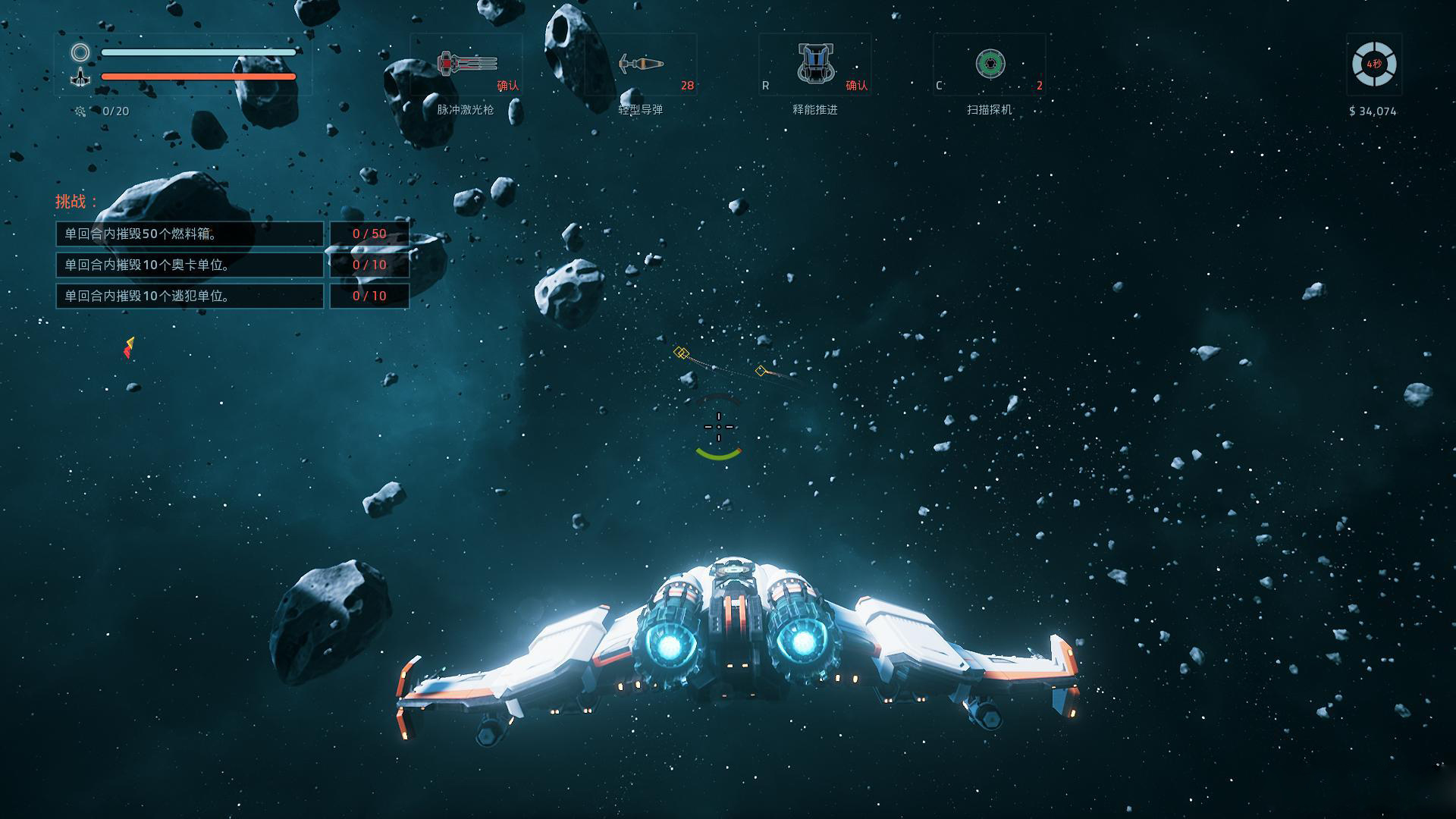Click the yellow enemy marker near the crosshair
Image resolution: width=1456 pixels, height=819 pixels.
click(682, 351)
